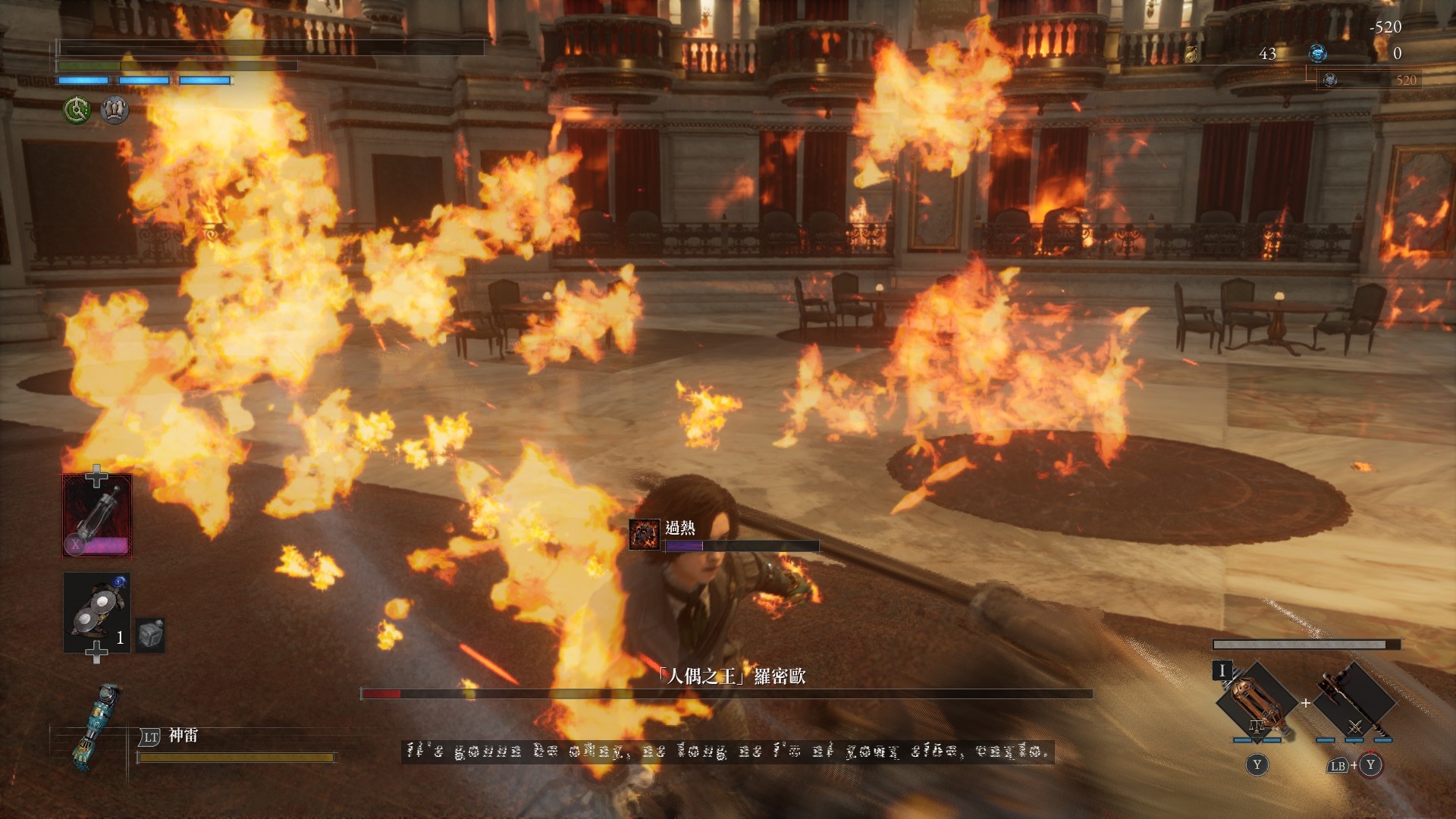Select the small grey cube item slot
Viewport: 1456px width, 819px height.
pyautogui.click(x=150, y=635)
